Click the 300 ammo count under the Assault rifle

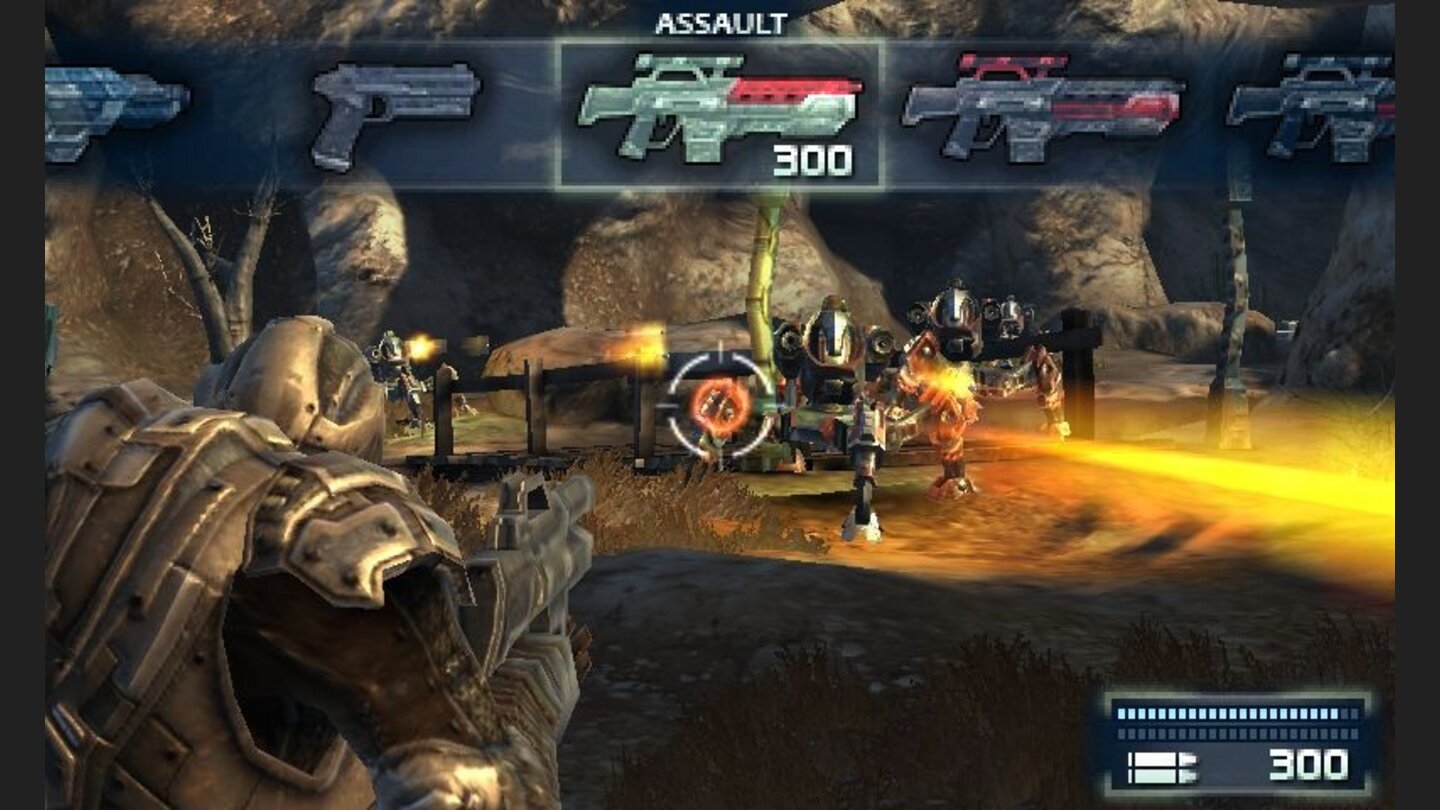tap(812, 158)
